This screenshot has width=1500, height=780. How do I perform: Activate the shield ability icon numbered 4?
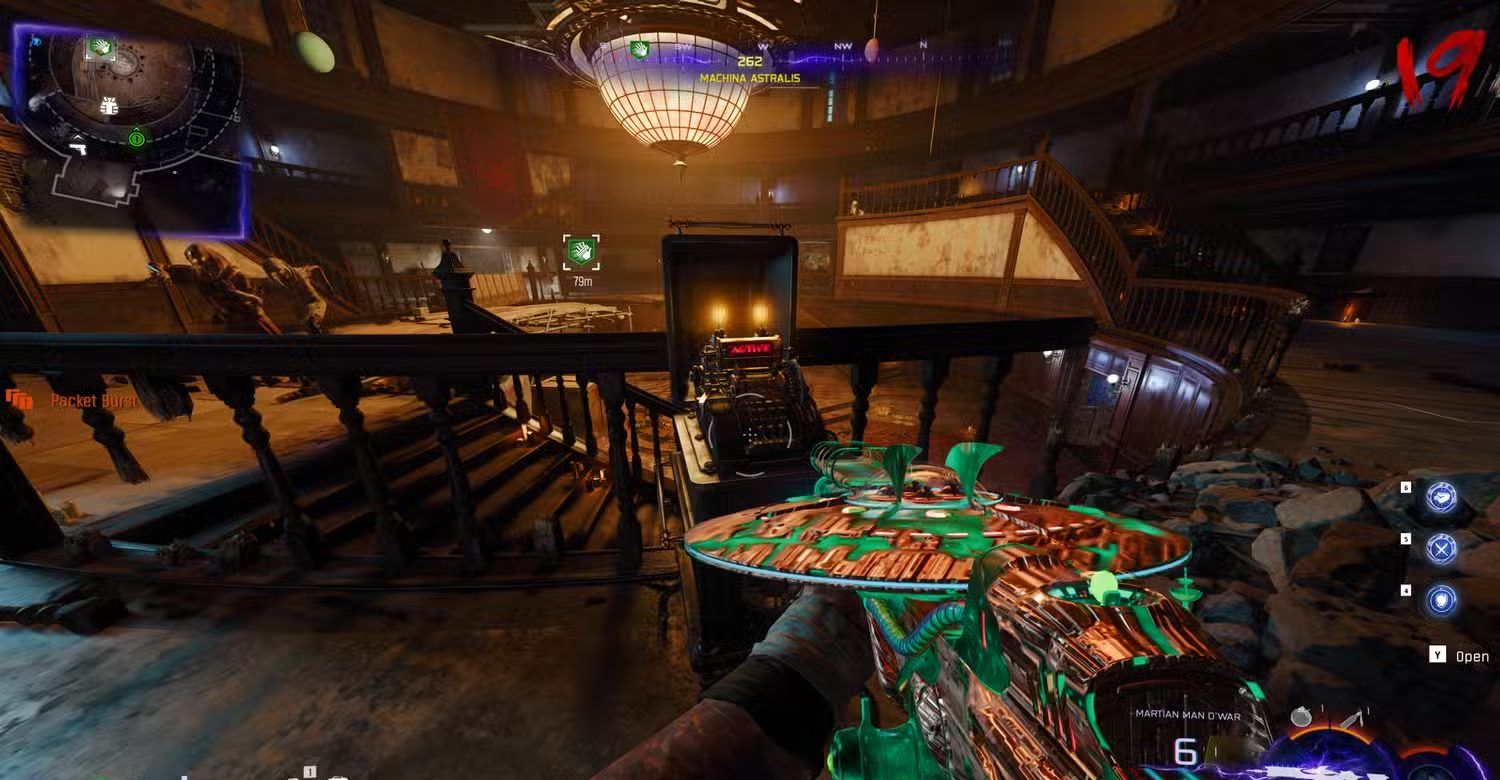point(1441,600)
